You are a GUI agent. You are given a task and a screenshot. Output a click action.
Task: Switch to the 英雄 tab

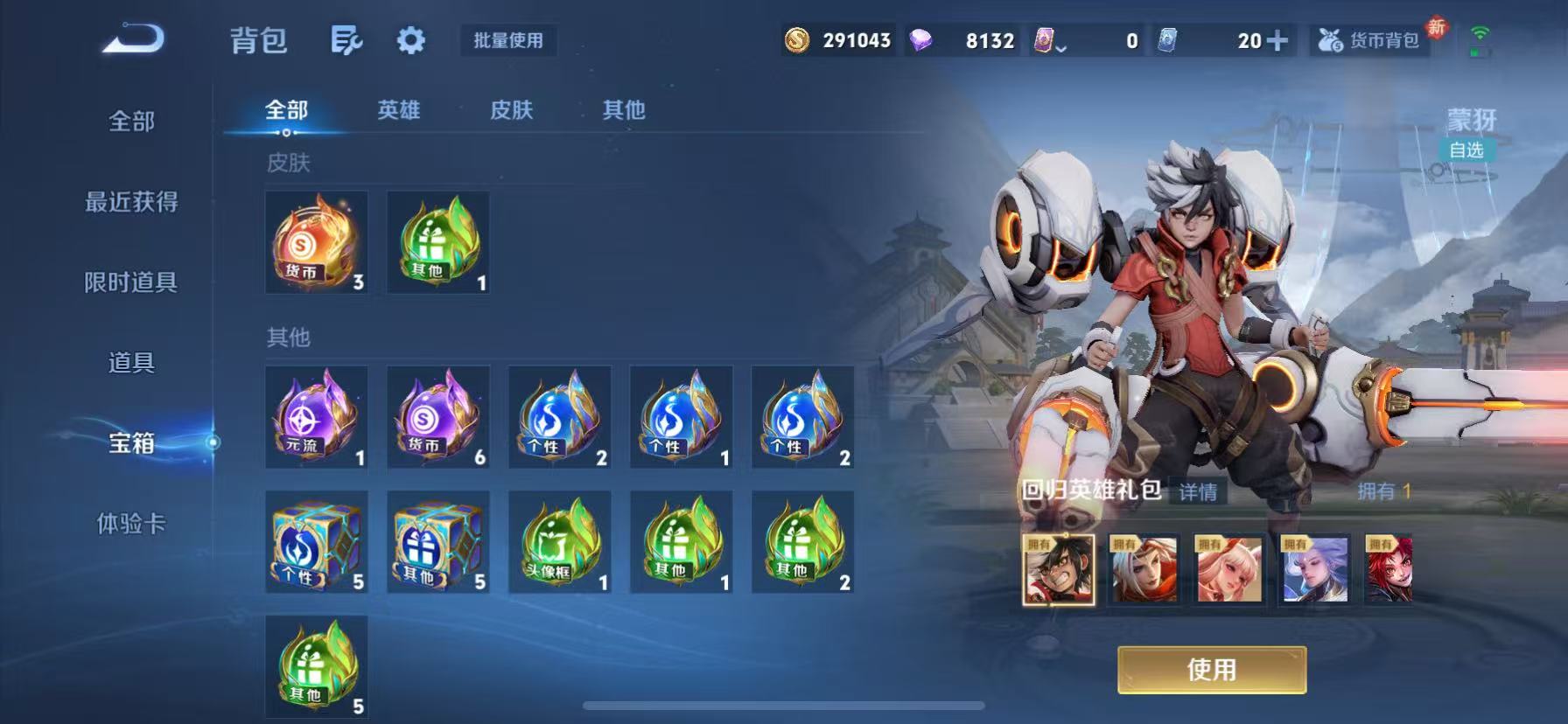tap(398, 111)
